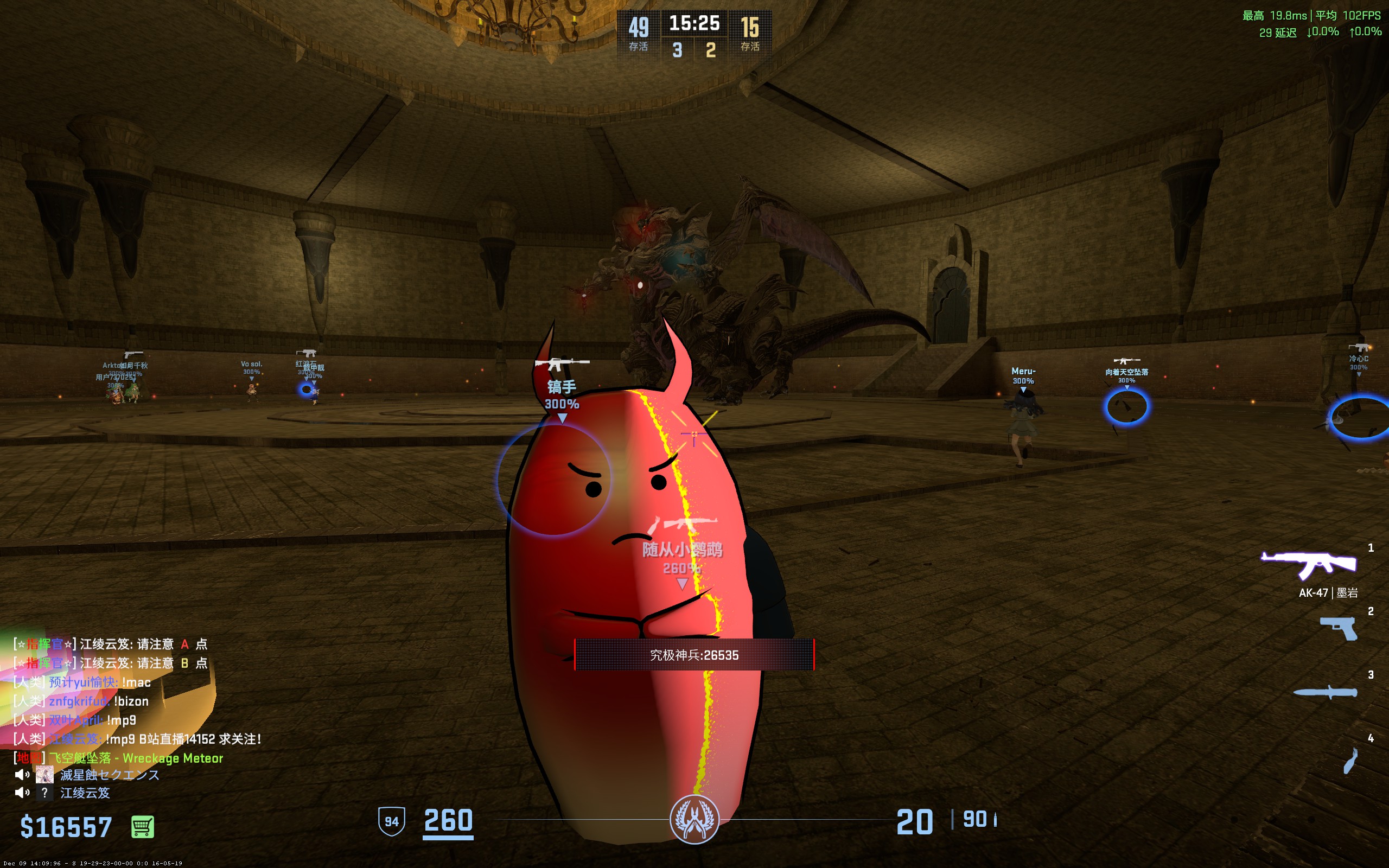Click the Wreckage Meteor map chat line

(136, 758)
